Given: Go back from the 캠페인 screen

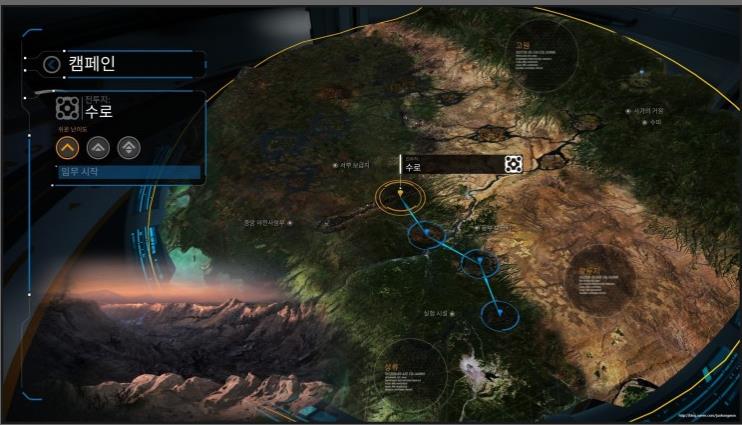Looking at the screenshot, I should coord(52,65).
